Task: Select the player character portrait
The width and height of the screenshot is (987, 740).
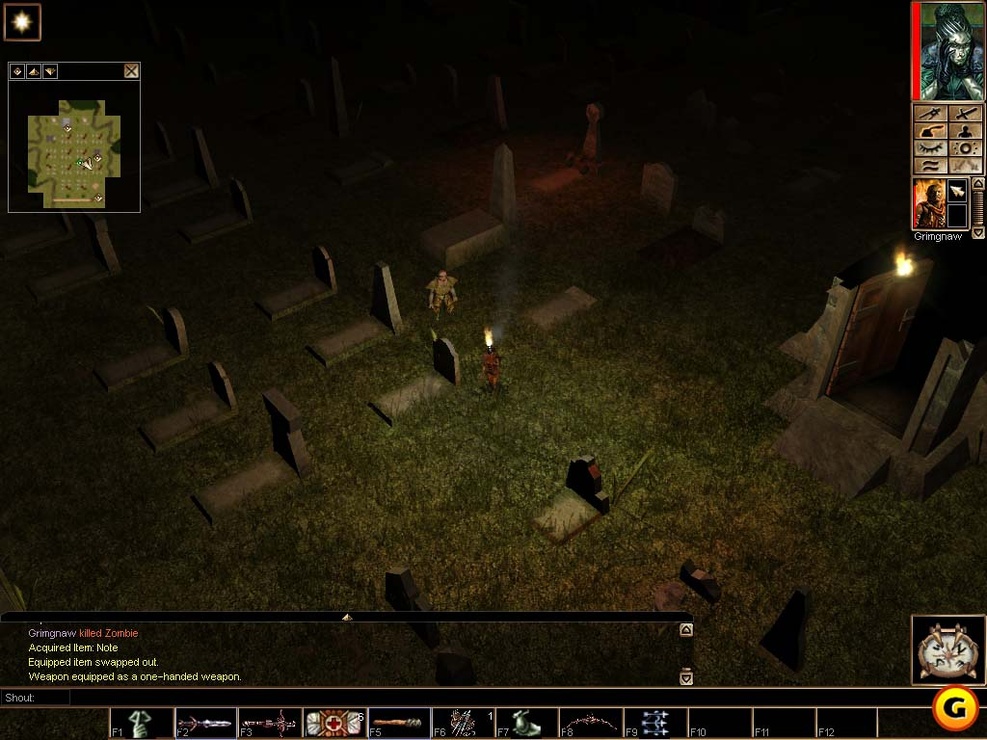Action: [x=947, y=51]
